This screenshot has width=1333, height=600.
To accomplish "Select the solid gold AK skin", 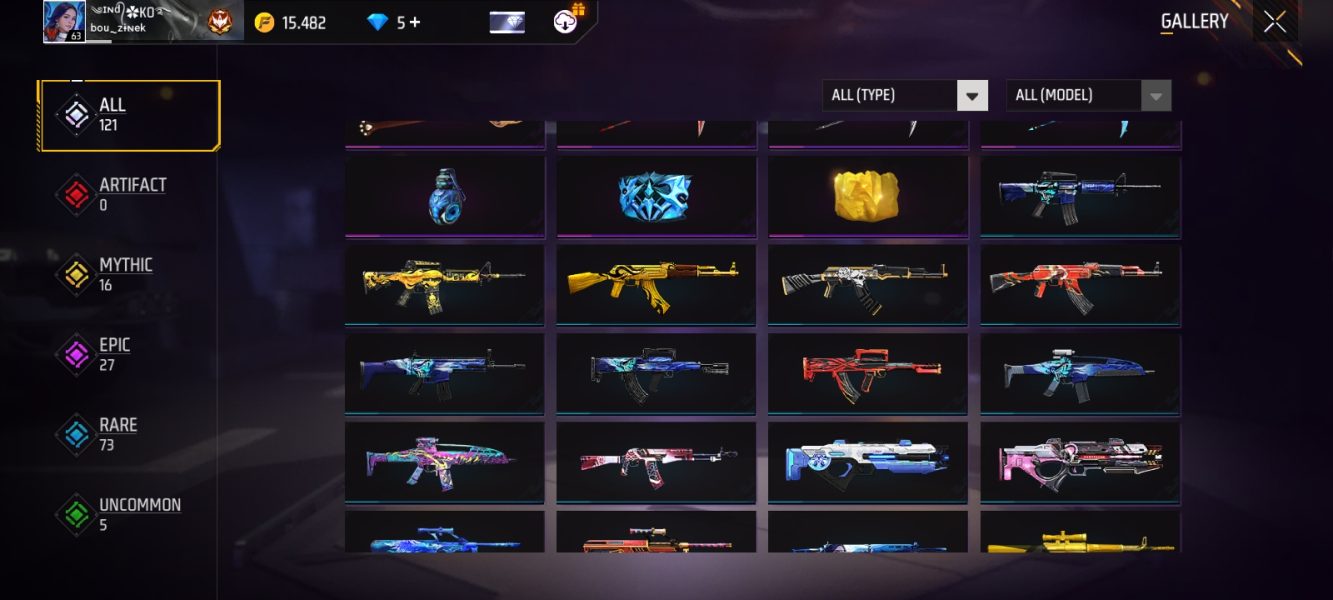I will pyautogui.click(x=656, y=284).
